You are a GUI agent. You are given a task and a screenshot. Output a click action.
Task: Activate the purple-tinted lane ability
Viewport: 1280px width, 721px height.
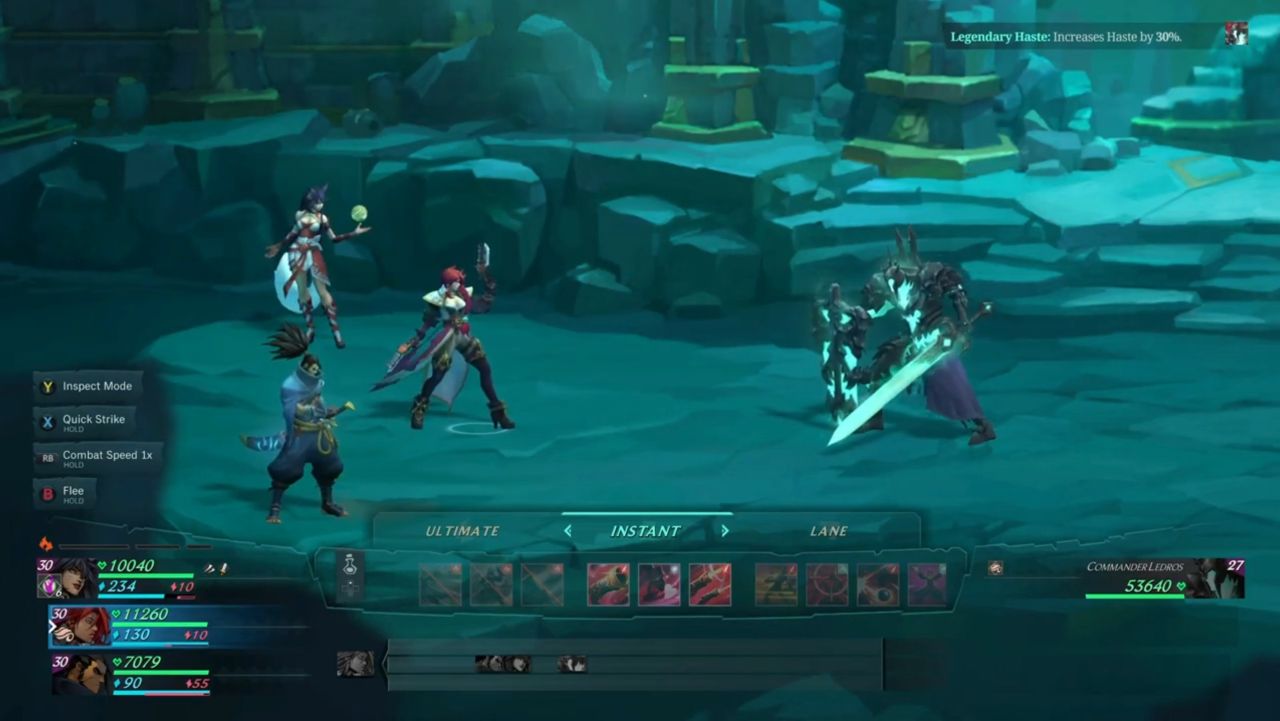pyautogui.click(x=927, y=585)
